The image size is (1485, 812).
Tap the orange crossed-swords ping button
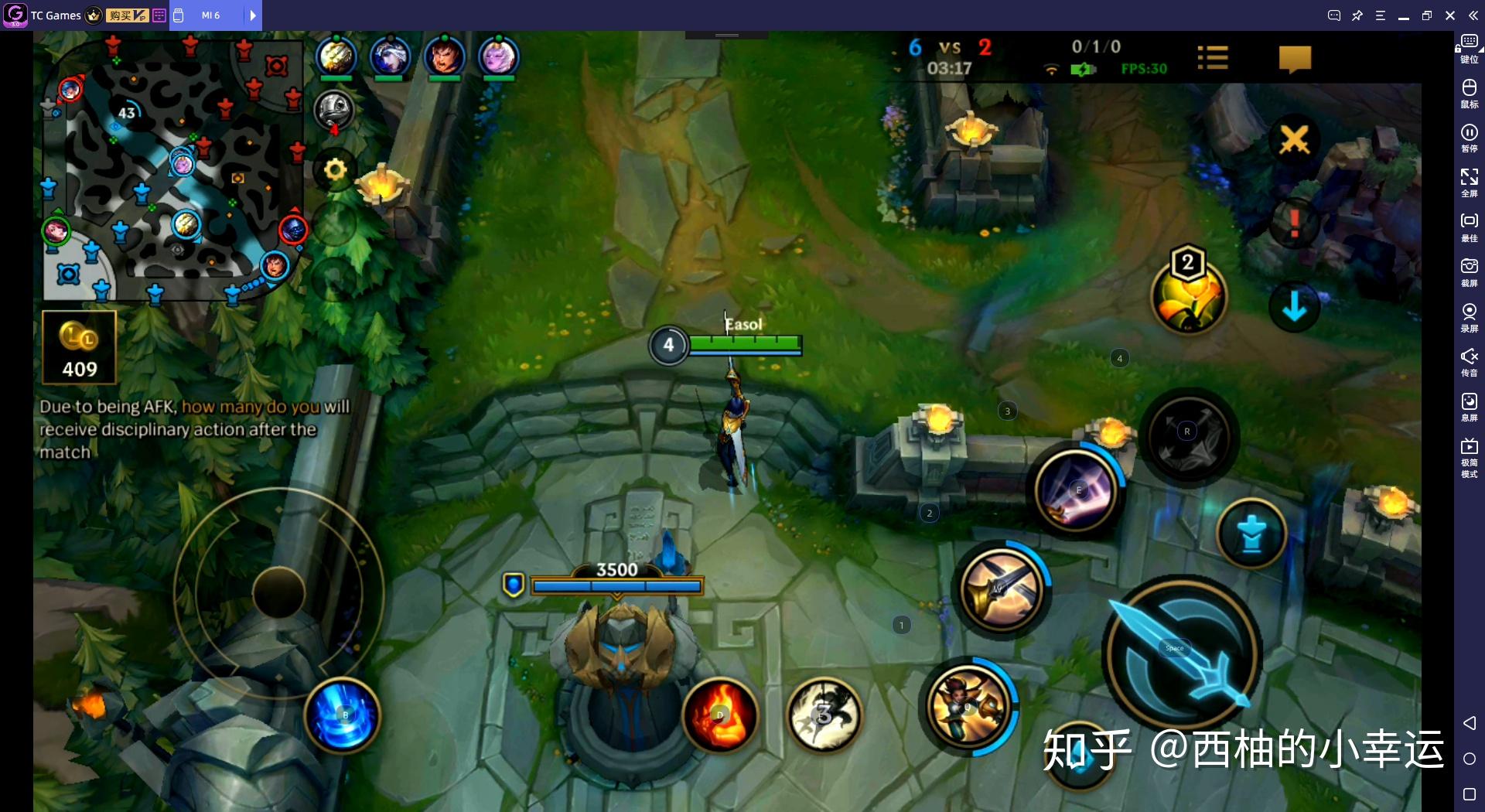tap(1294, 140)
